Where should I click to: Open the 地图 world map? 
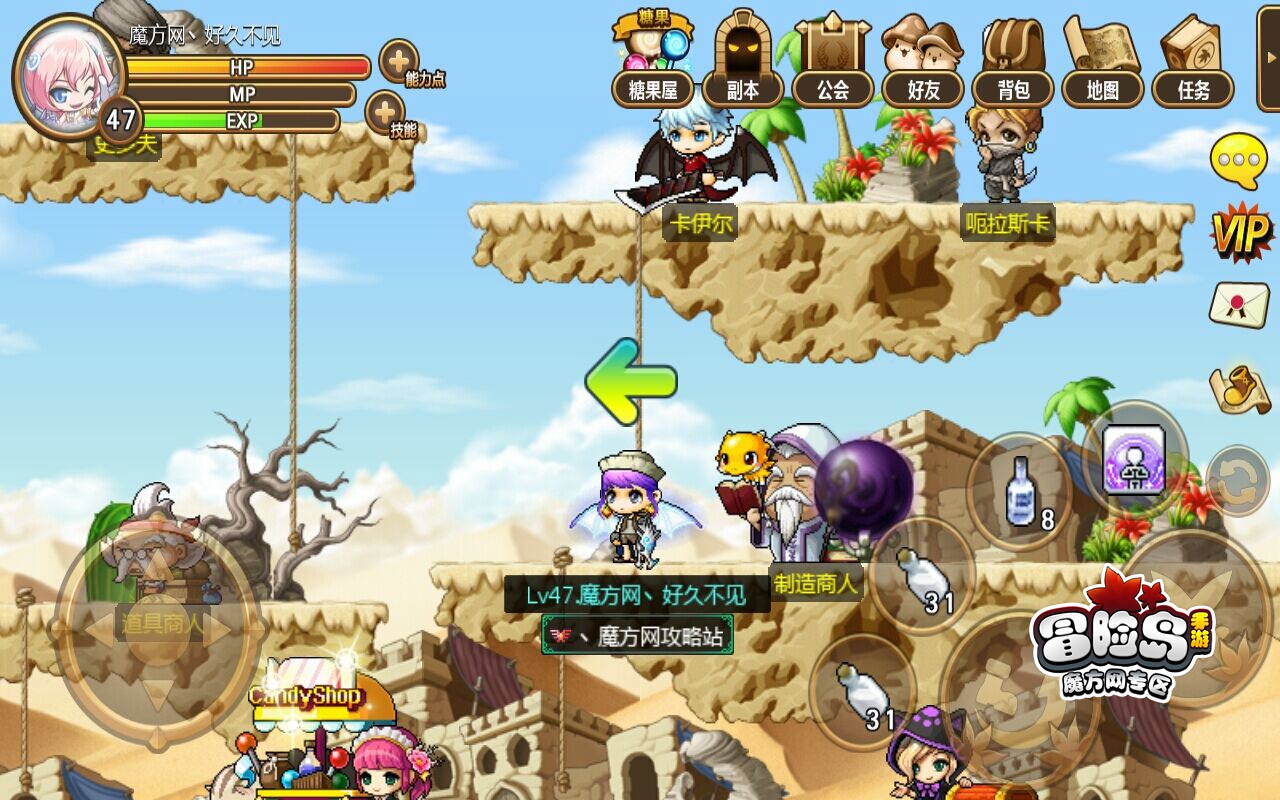click(x=1102, y=60)
